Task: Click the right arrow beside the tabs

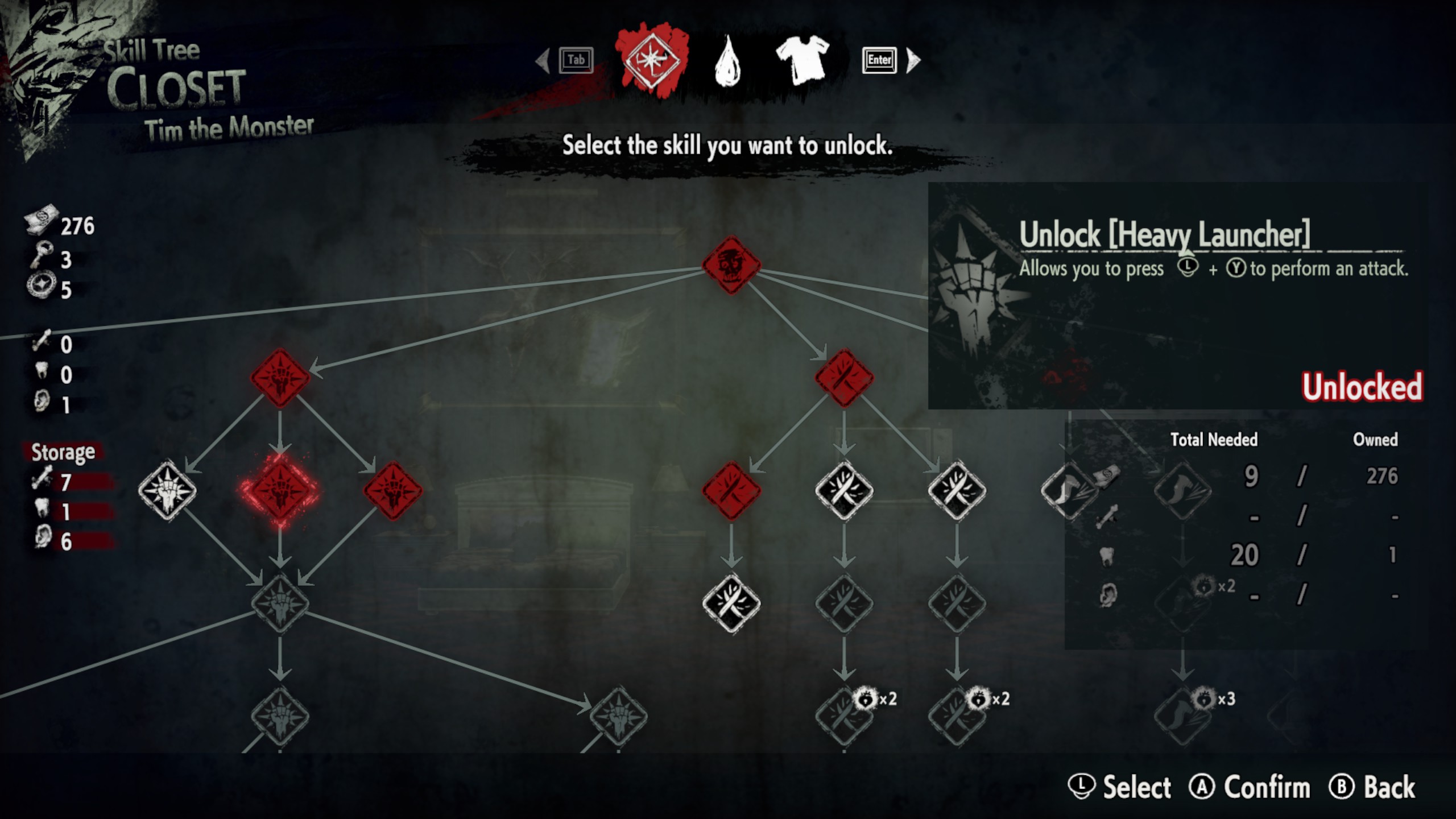Action: (913, 60)
